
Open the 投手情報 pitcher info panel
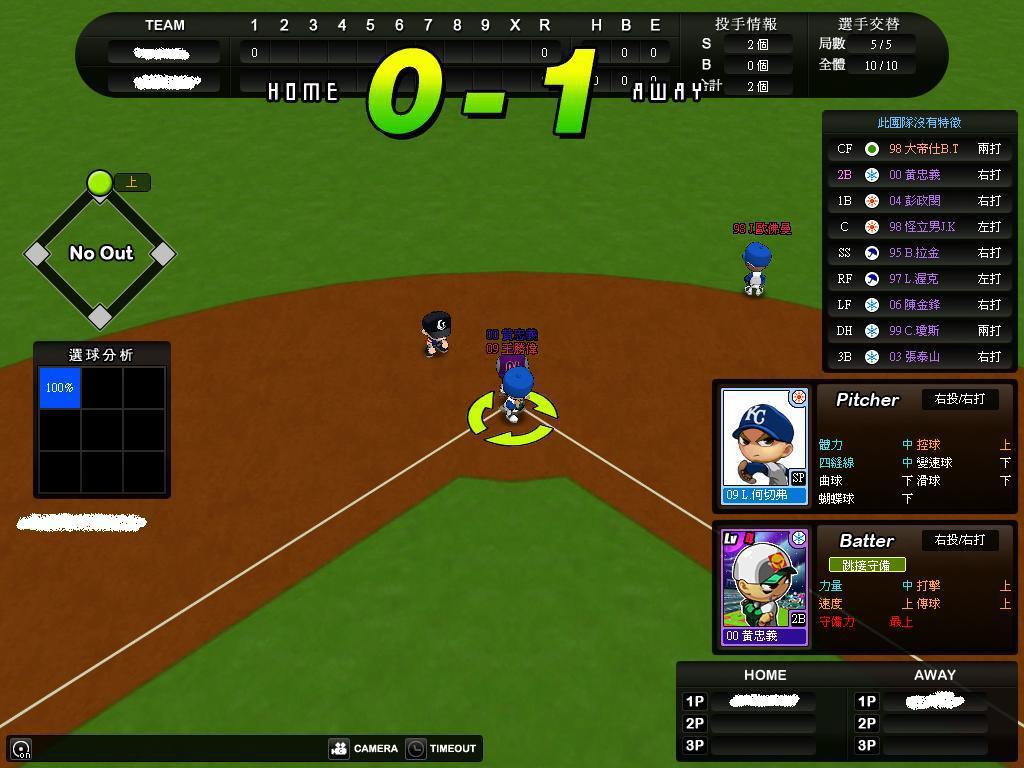coord(746,24)
